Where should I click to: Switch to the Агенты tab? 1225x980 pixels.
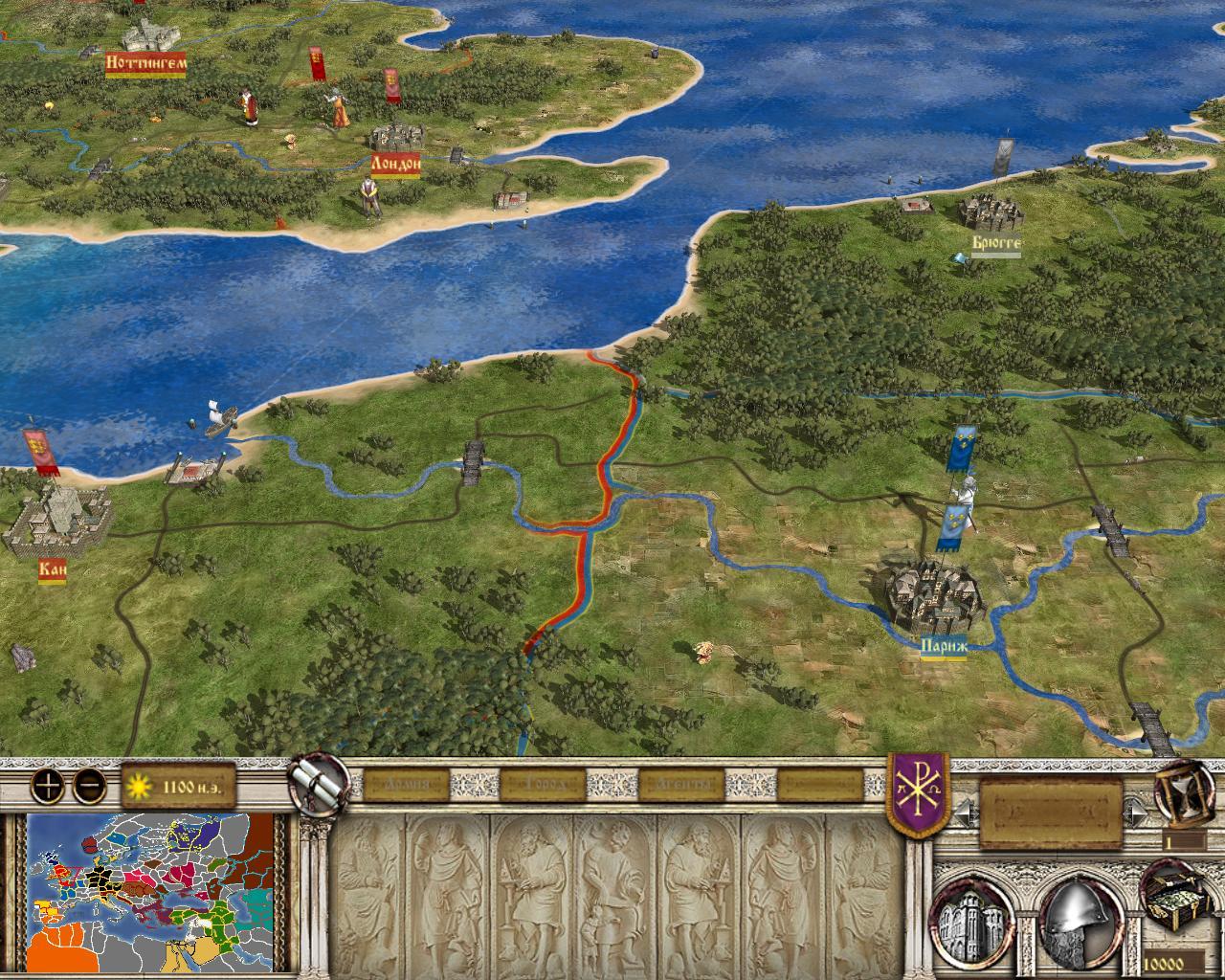coord(682,786)
